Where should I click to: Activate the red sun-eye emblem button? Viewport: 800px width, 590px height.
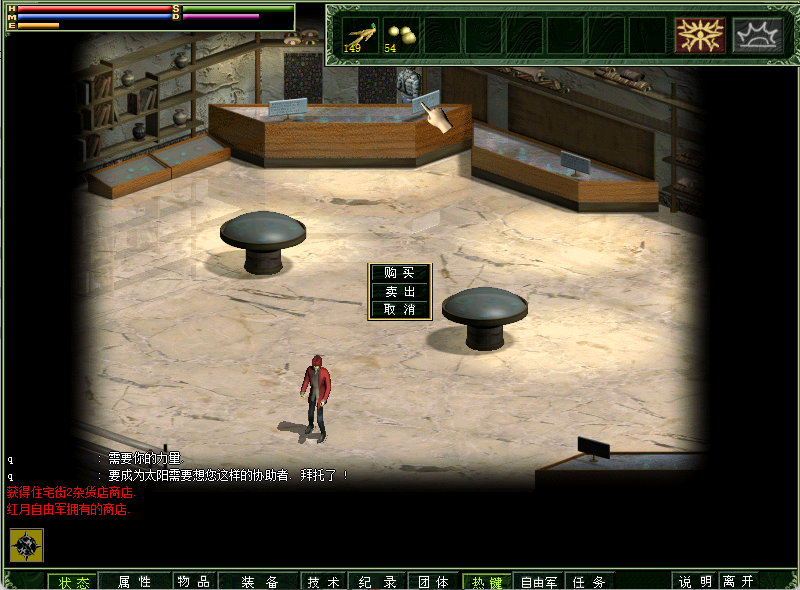tap(699, 35)
